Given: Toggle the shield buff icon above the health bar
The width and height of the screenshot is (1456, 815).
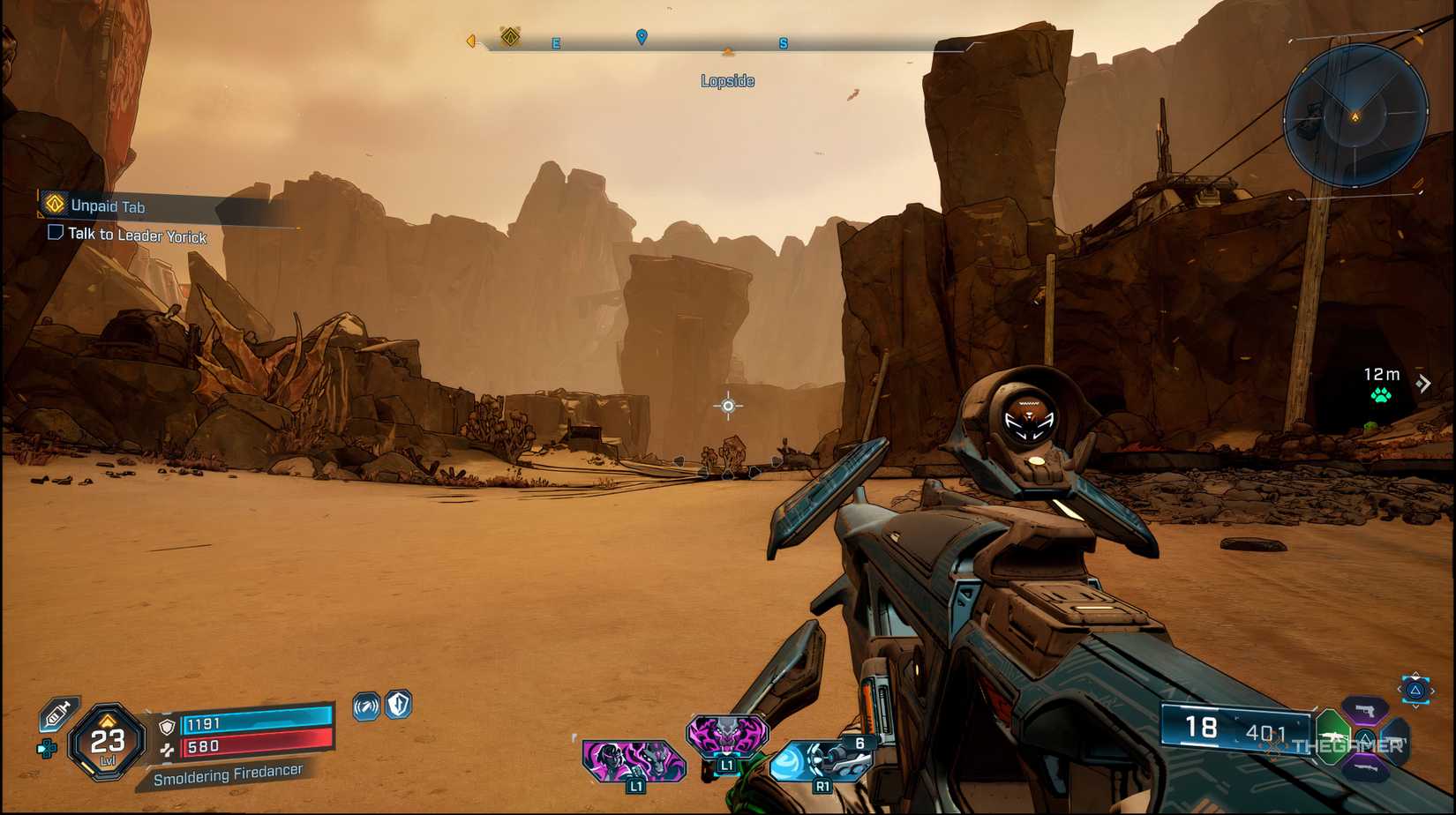Looking at the screenshot, I should (x=397, y=706).
